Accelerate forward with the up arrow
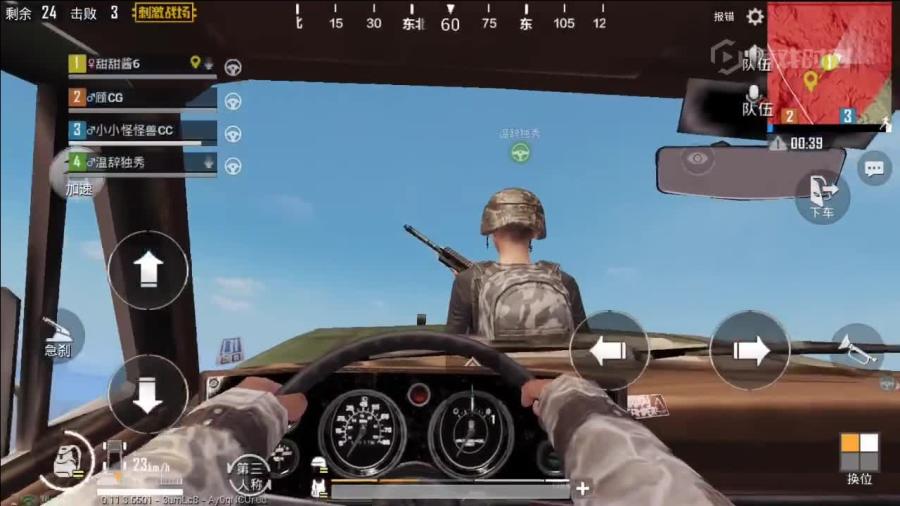The height and width of the screenshot is (506, 900). (148, 268)
